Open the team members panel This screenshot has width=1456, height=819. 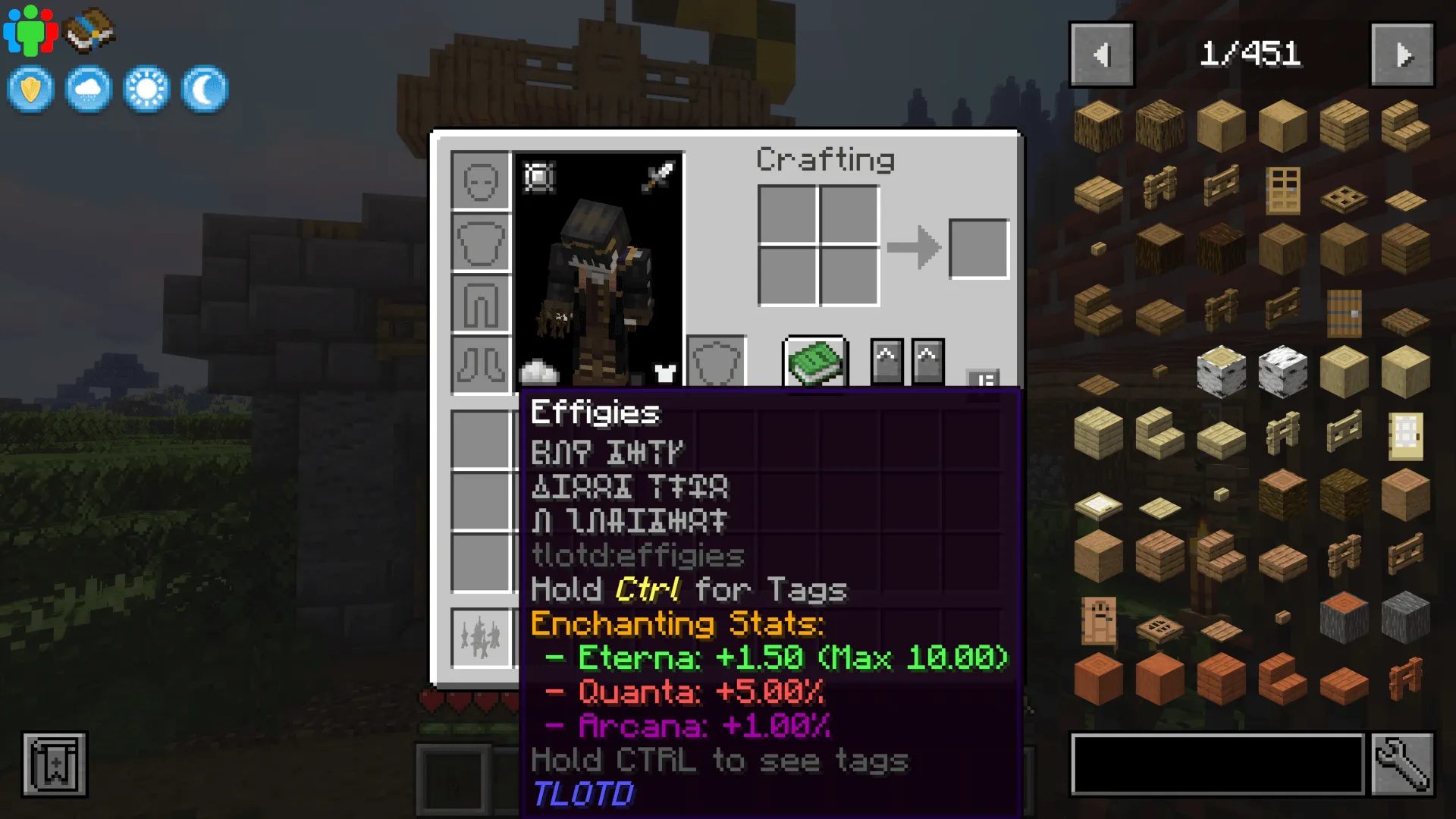tap(30, 30)
